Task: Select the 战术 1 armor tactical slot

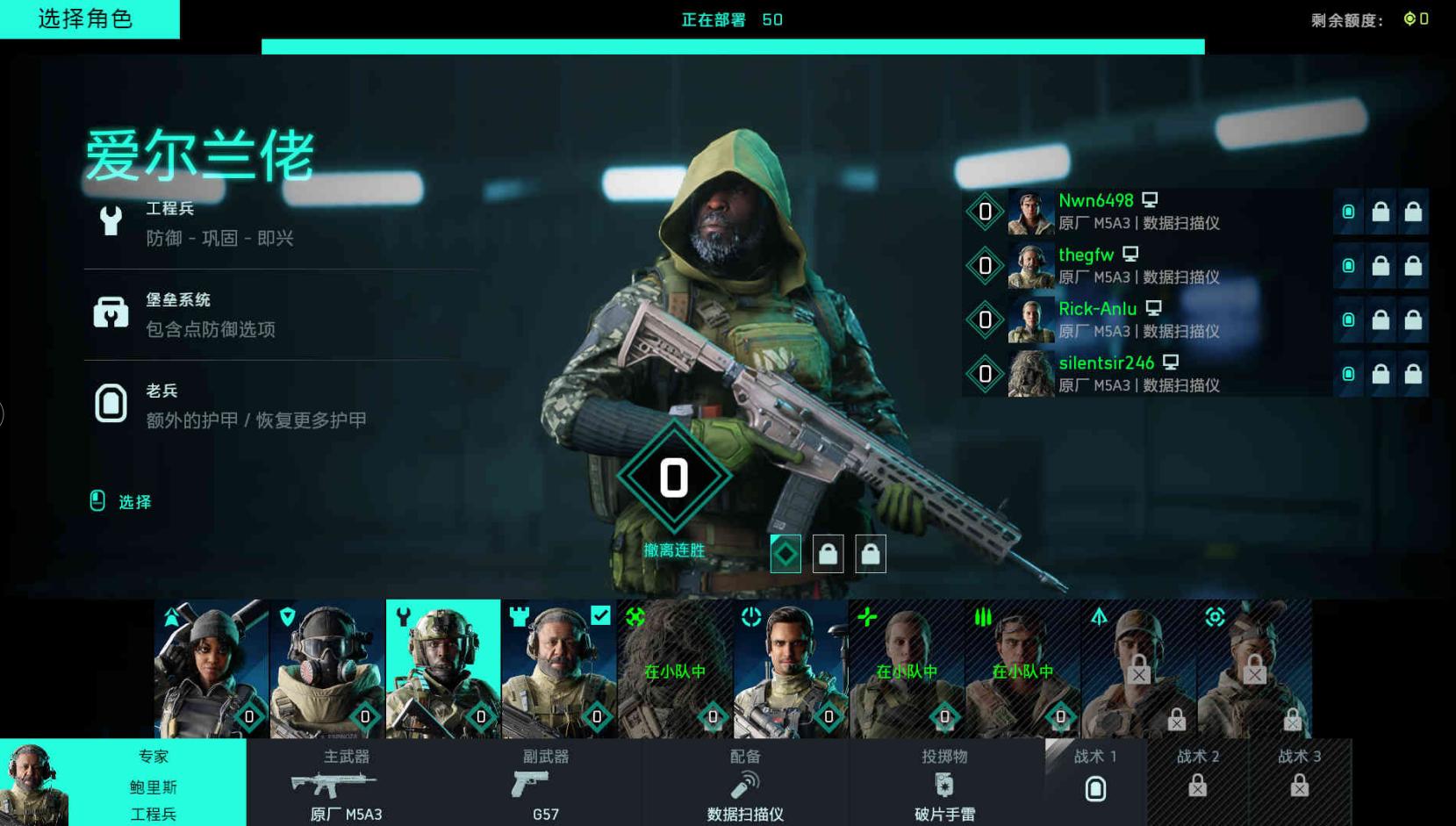Action: 1095,783
